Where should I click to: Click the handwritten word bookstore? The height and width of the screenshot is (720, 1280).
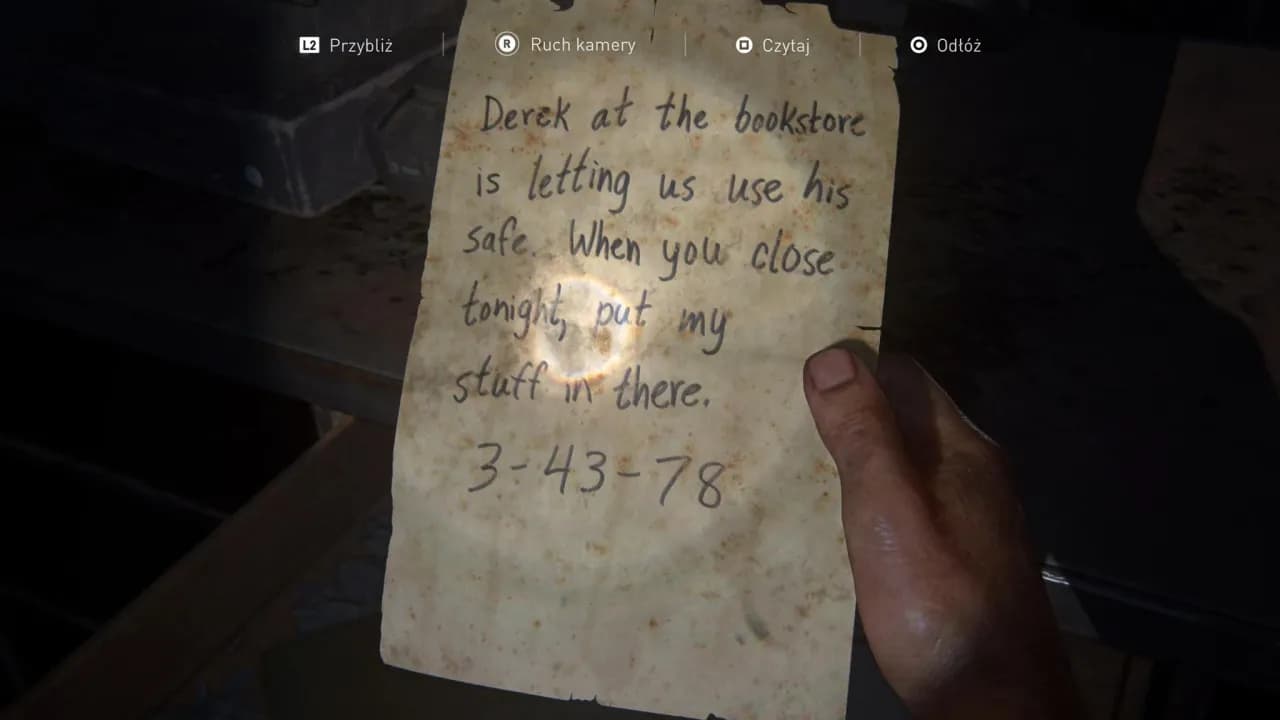(x=800, y=118)
